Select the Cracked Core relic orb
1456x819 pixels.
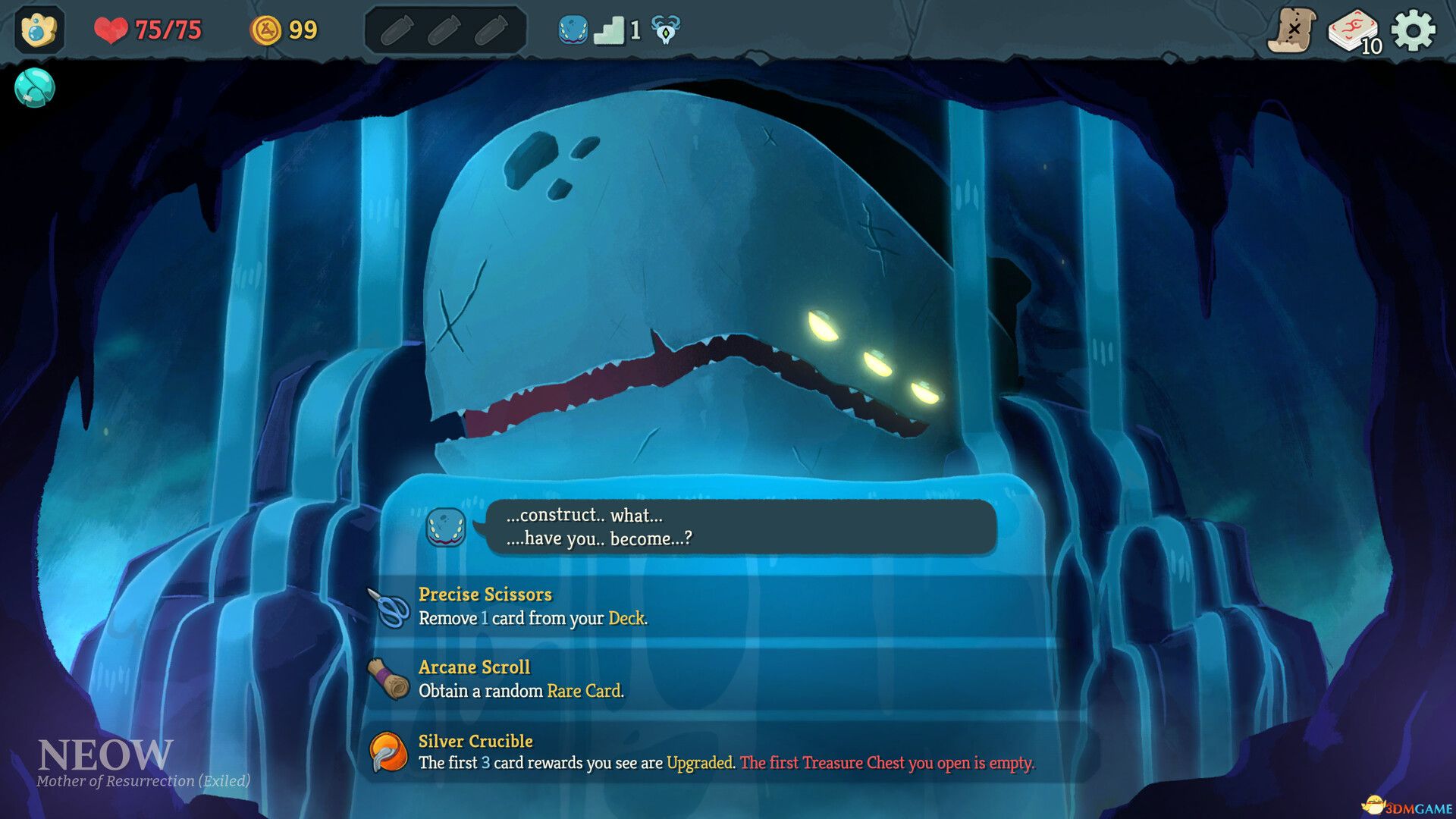(x=33, y=89)
